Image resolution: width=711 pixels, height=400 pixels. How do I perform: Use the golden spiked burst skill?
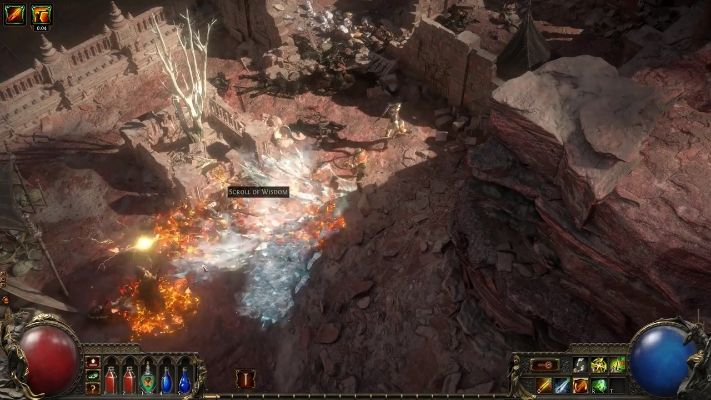(x=600, y=365)
